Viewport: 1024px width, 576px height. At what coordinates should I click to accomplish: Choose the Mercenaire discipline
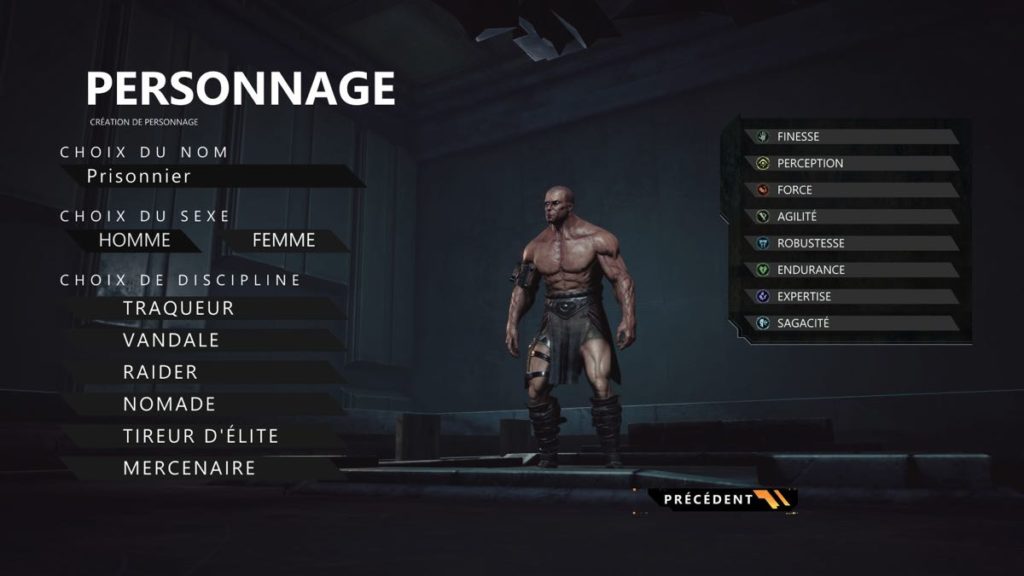pyautogui.click(x=190, y=468)
